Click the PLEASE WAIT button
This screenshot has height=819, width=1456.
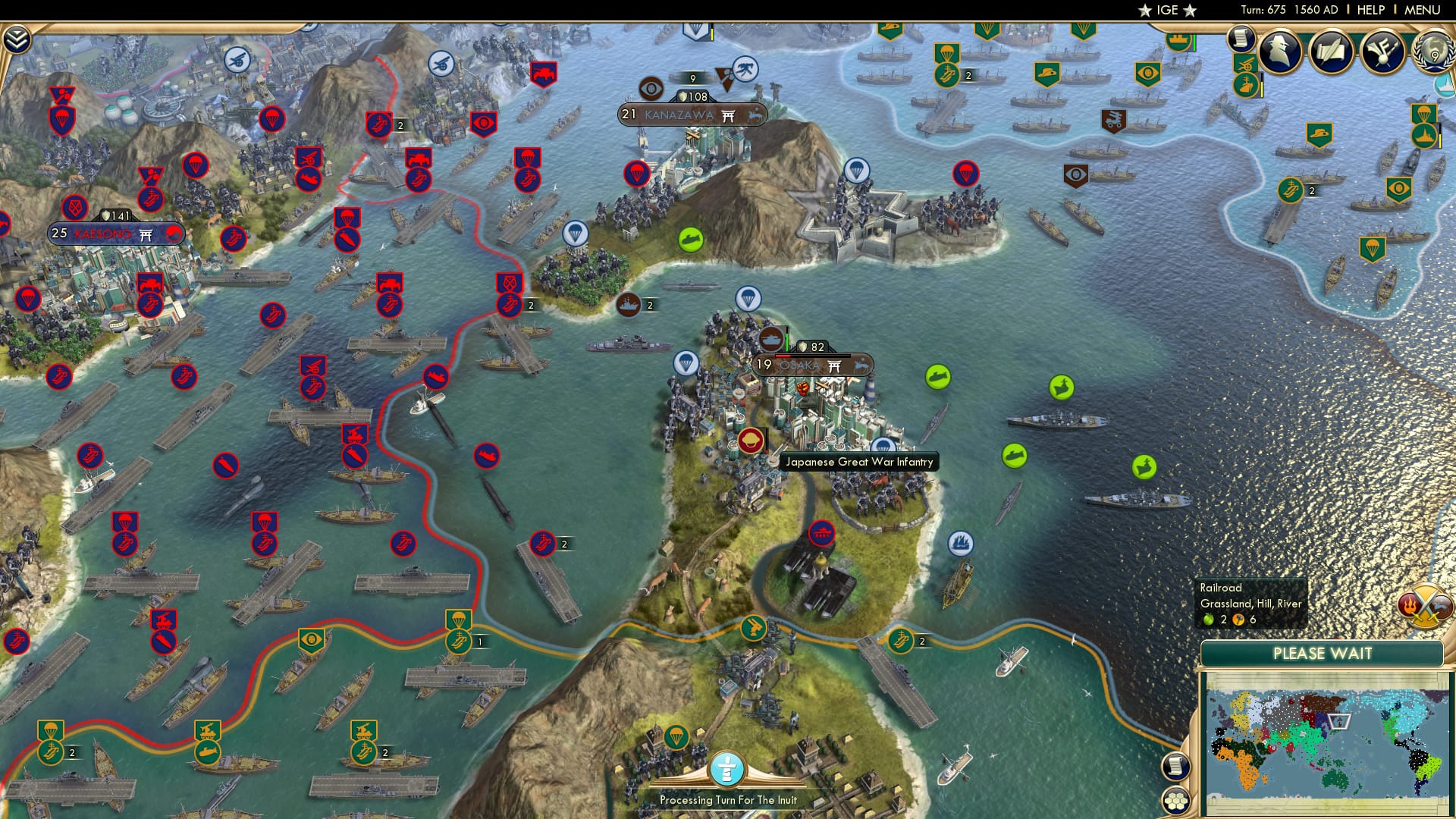[x=1323, y=654]
